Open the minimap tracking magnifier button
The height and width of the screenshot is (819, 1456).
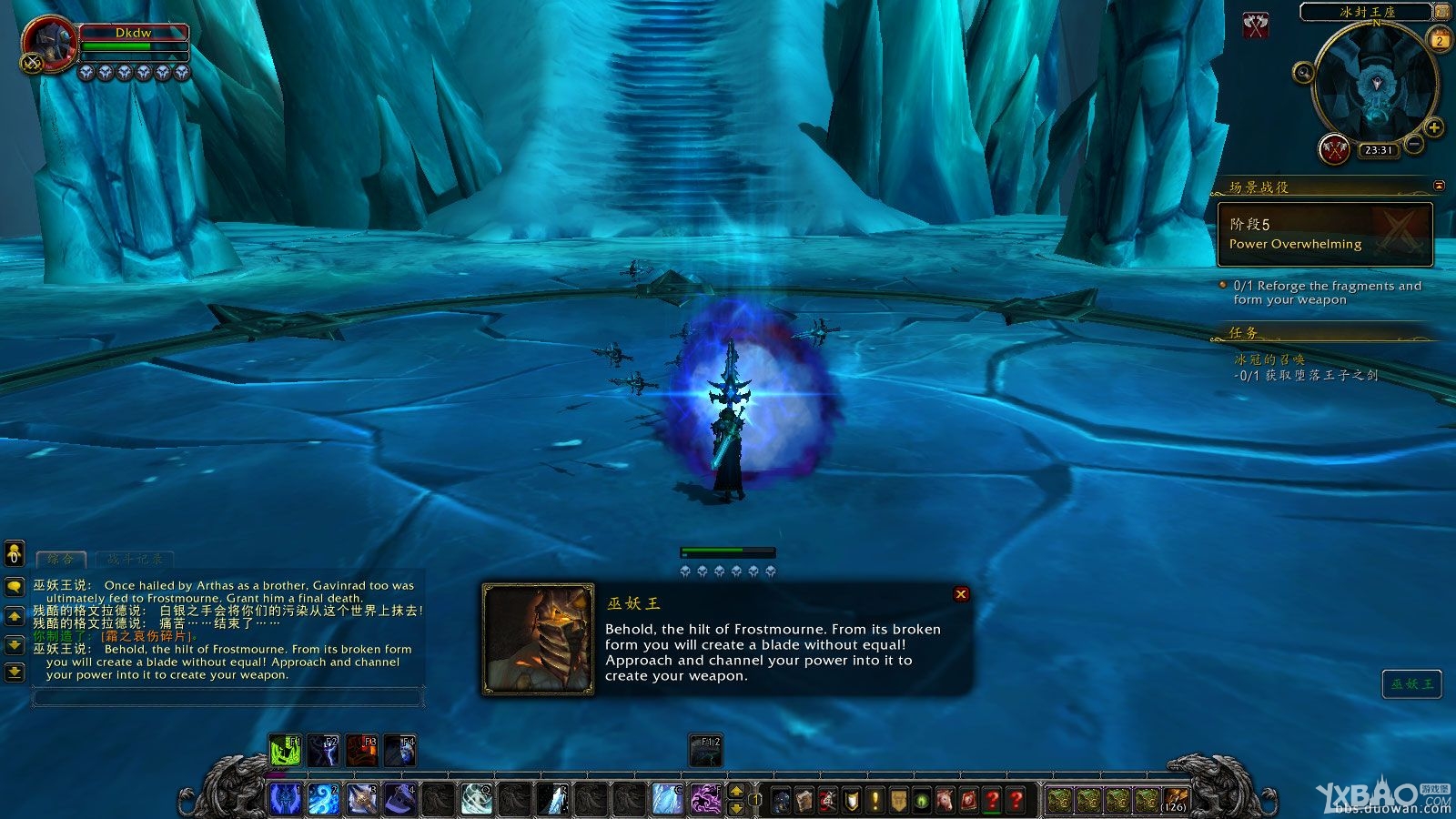pos(1303,73)
